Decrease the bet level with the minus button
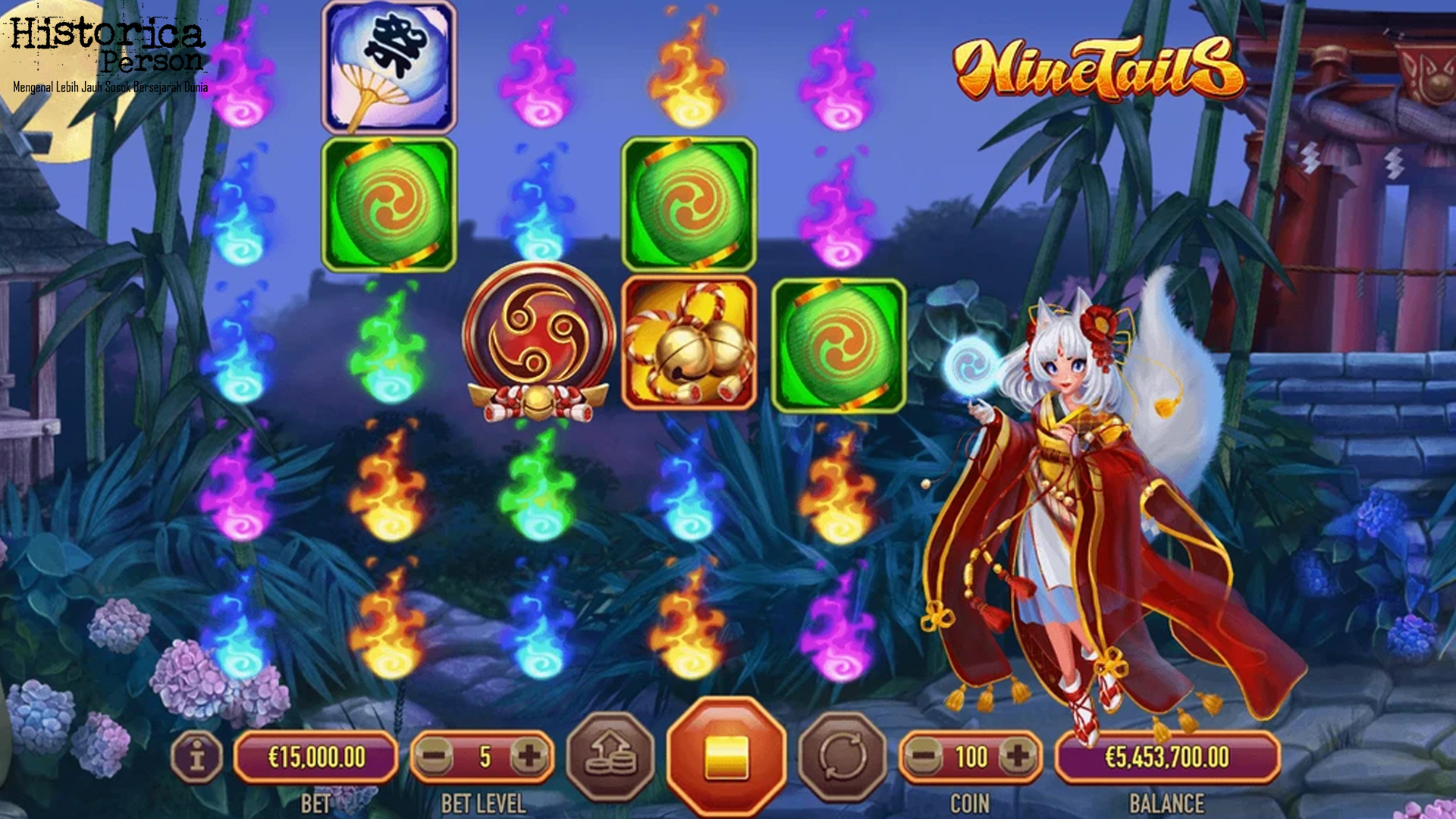Screen dimensions: 1456x819 click(435, 753)
